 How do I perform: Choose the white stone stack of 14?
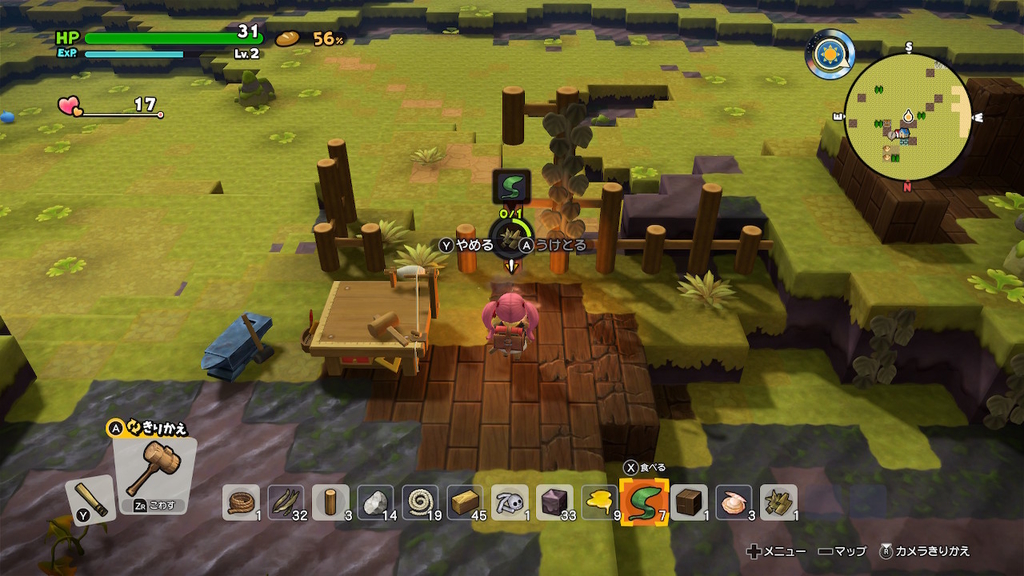point(376,501)
